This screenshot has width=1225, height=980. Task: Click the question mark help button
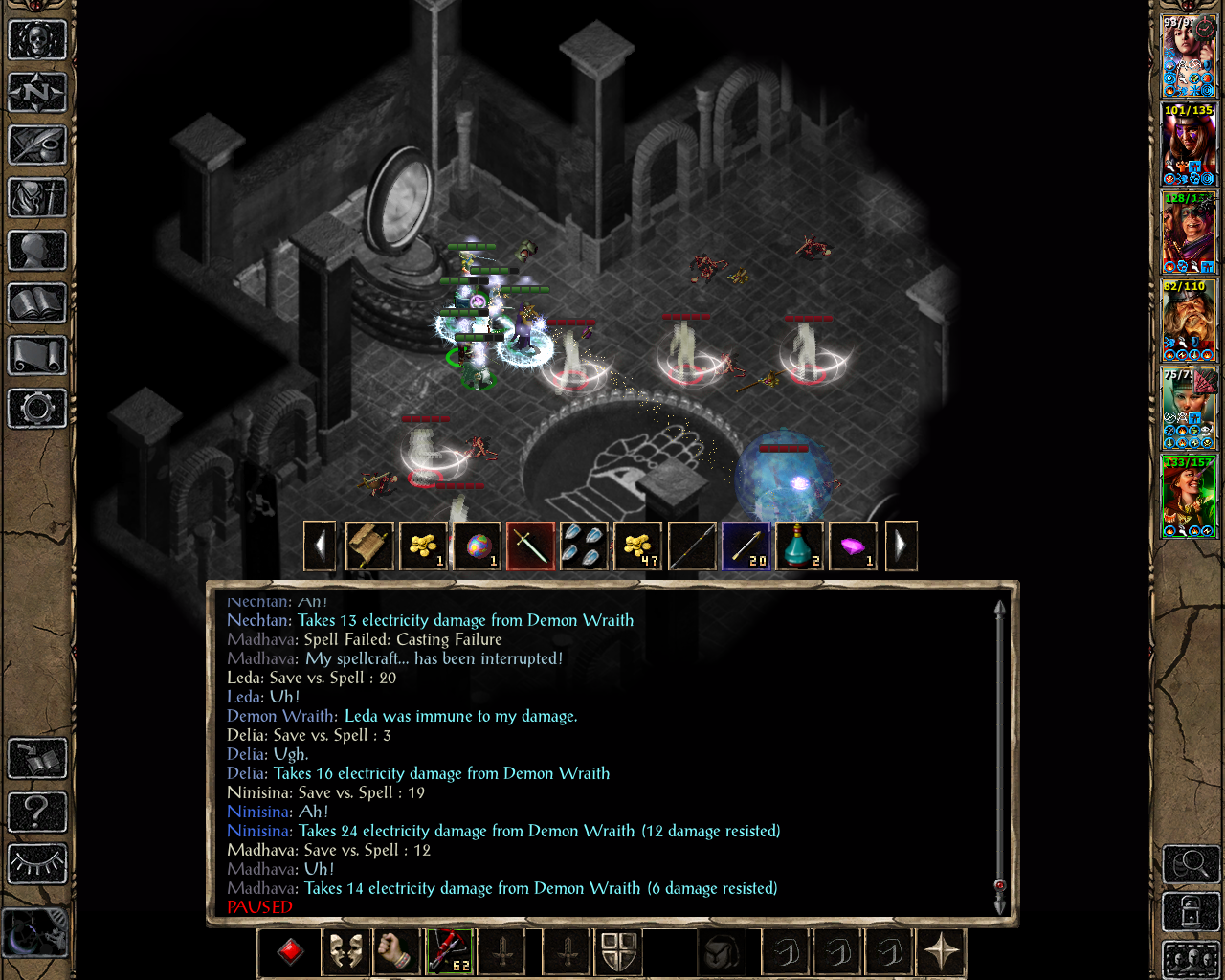coord(37,812)
